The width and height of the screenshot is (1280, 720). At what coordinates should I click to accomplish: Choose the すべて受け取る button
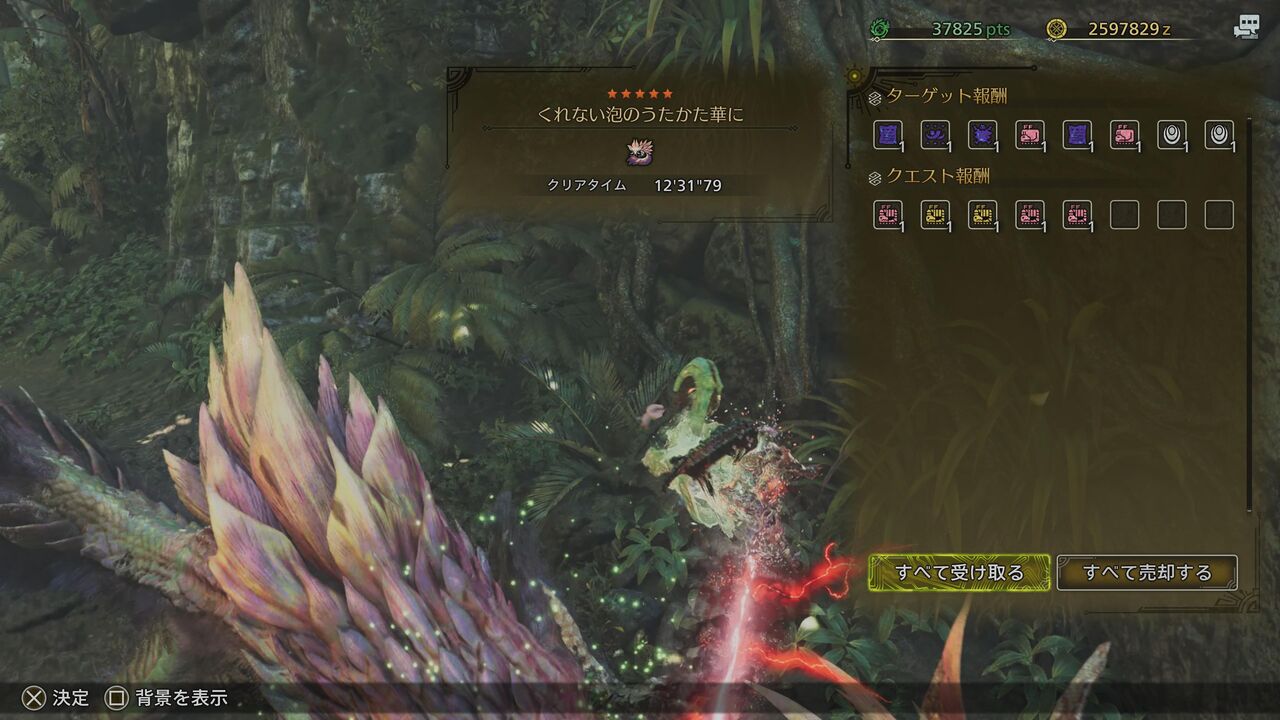pyautogui.click(x=959, y=573)
